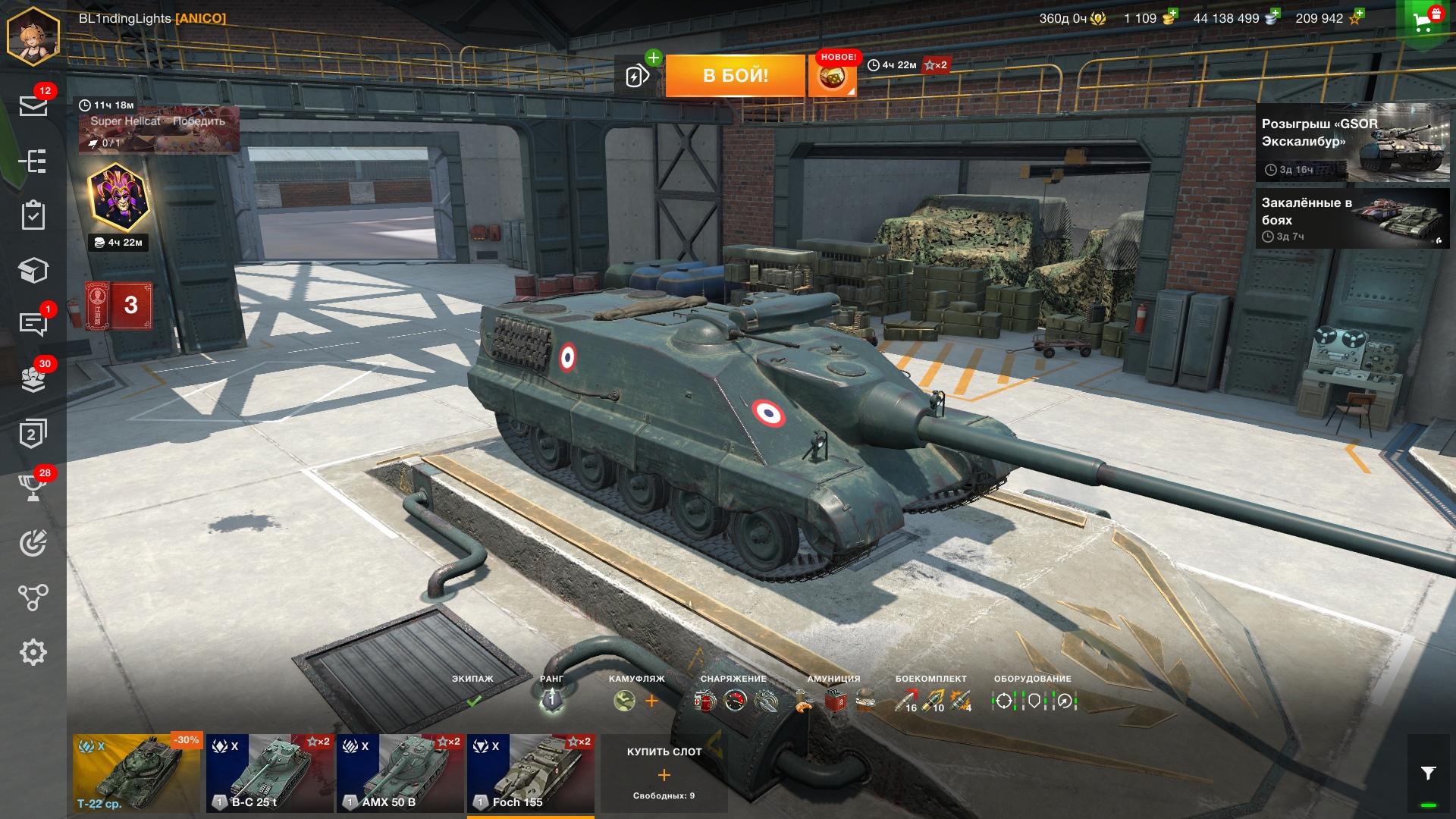This screenshot has height=819, width=1456.
Task: Open the tank filter
Action: [x=1428, y=773]
